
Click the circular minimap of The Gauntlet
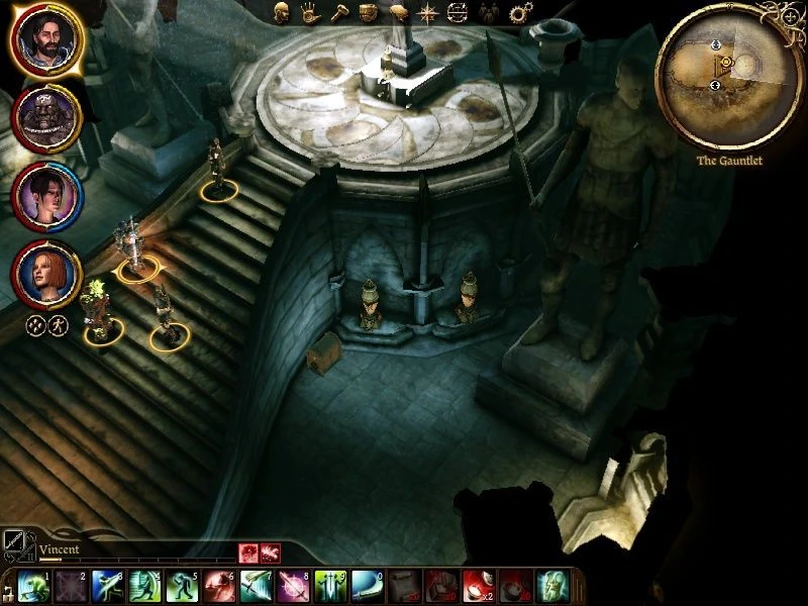(717, 87)
